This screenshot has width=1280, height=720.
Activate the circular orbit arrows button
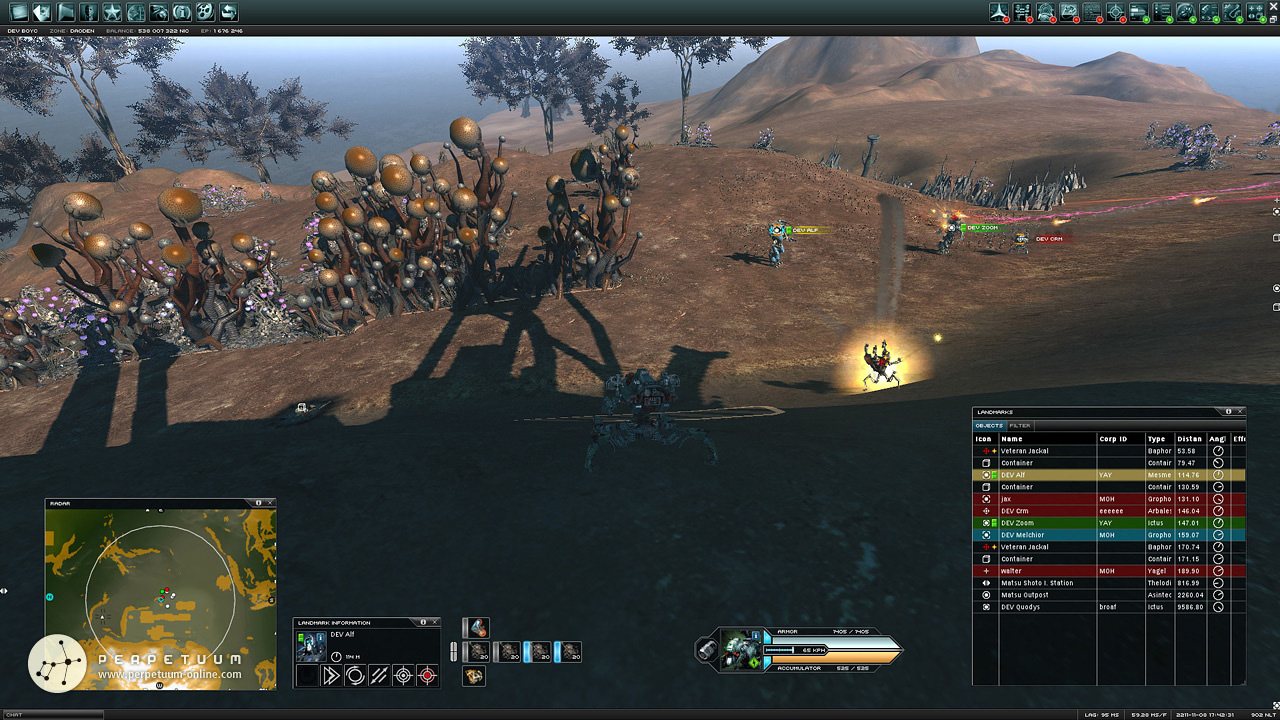tap(354, 675)
